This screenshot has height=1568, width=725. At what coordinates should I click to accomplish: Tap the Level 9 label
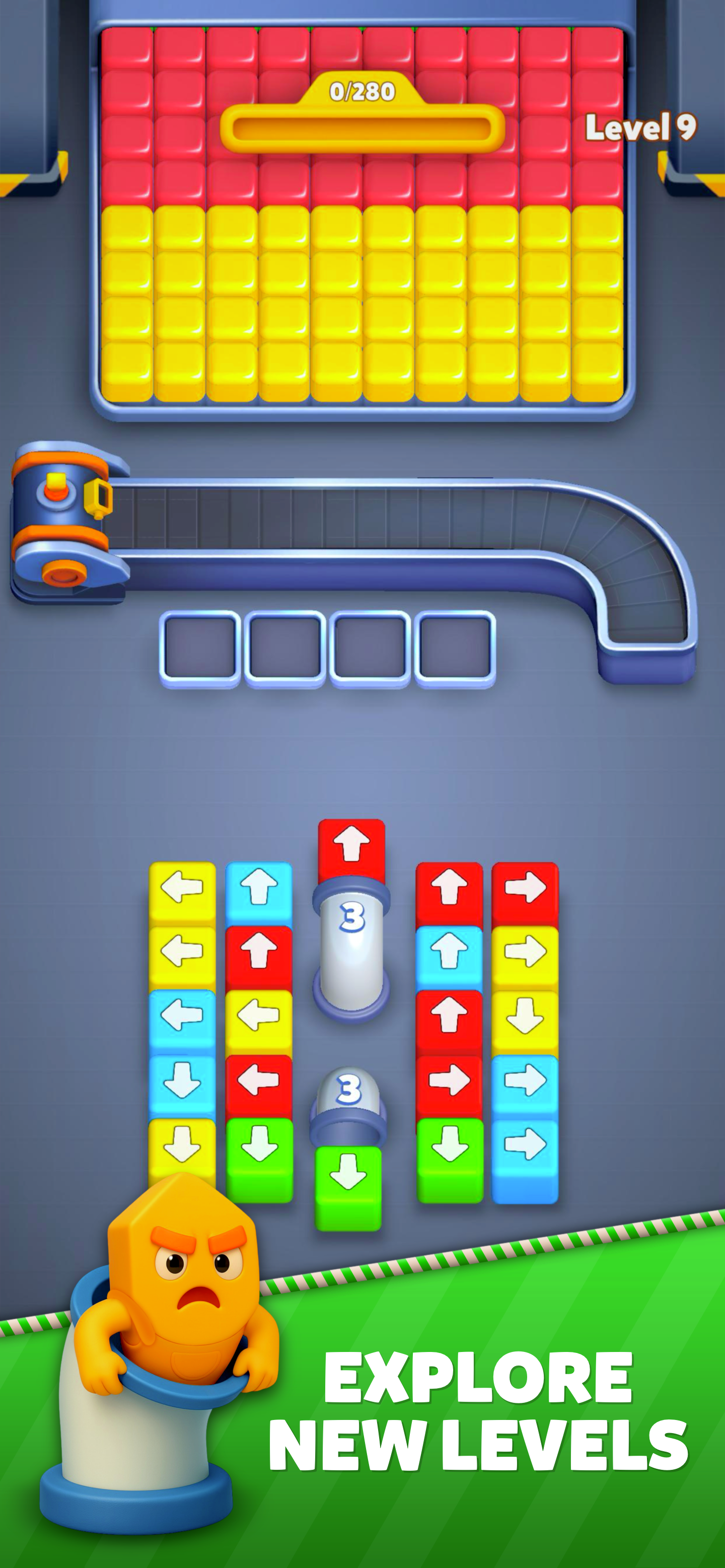(x=640, y=126)
